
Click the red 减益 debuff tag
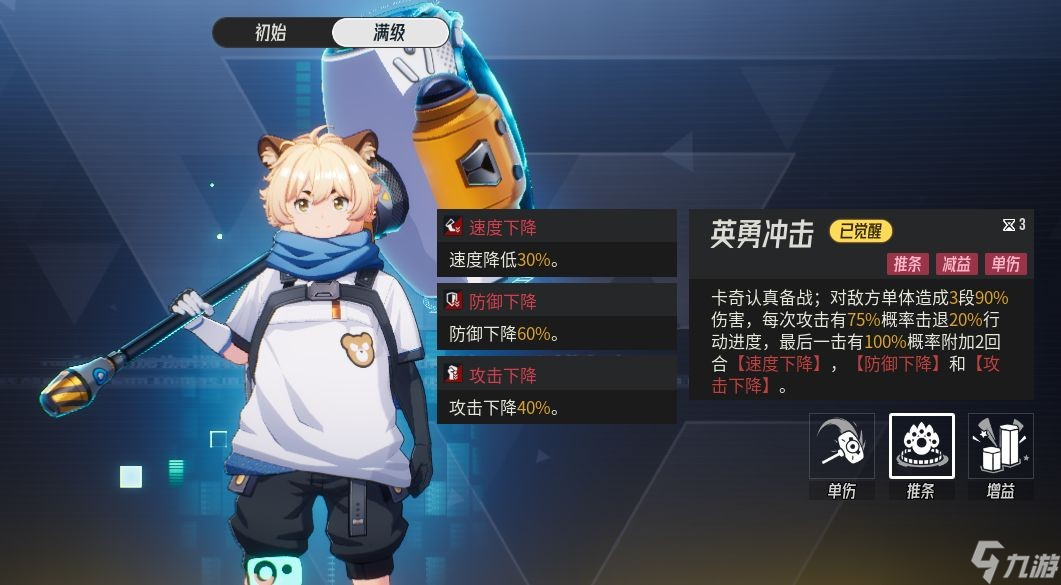pyautogui.click(x=956, y=264)
